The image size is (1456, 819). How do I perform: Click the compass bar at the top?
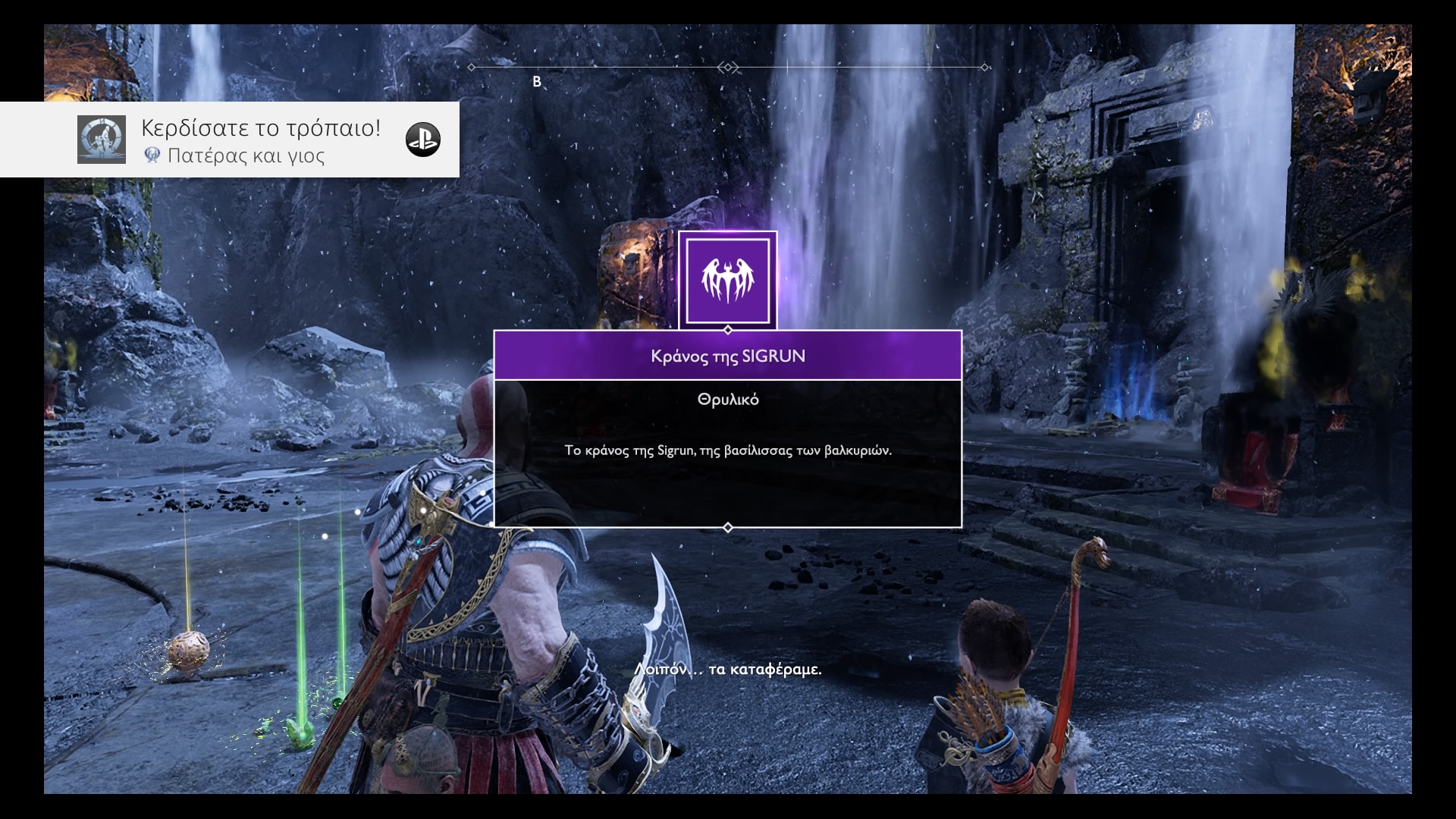[x=727, y=67]
